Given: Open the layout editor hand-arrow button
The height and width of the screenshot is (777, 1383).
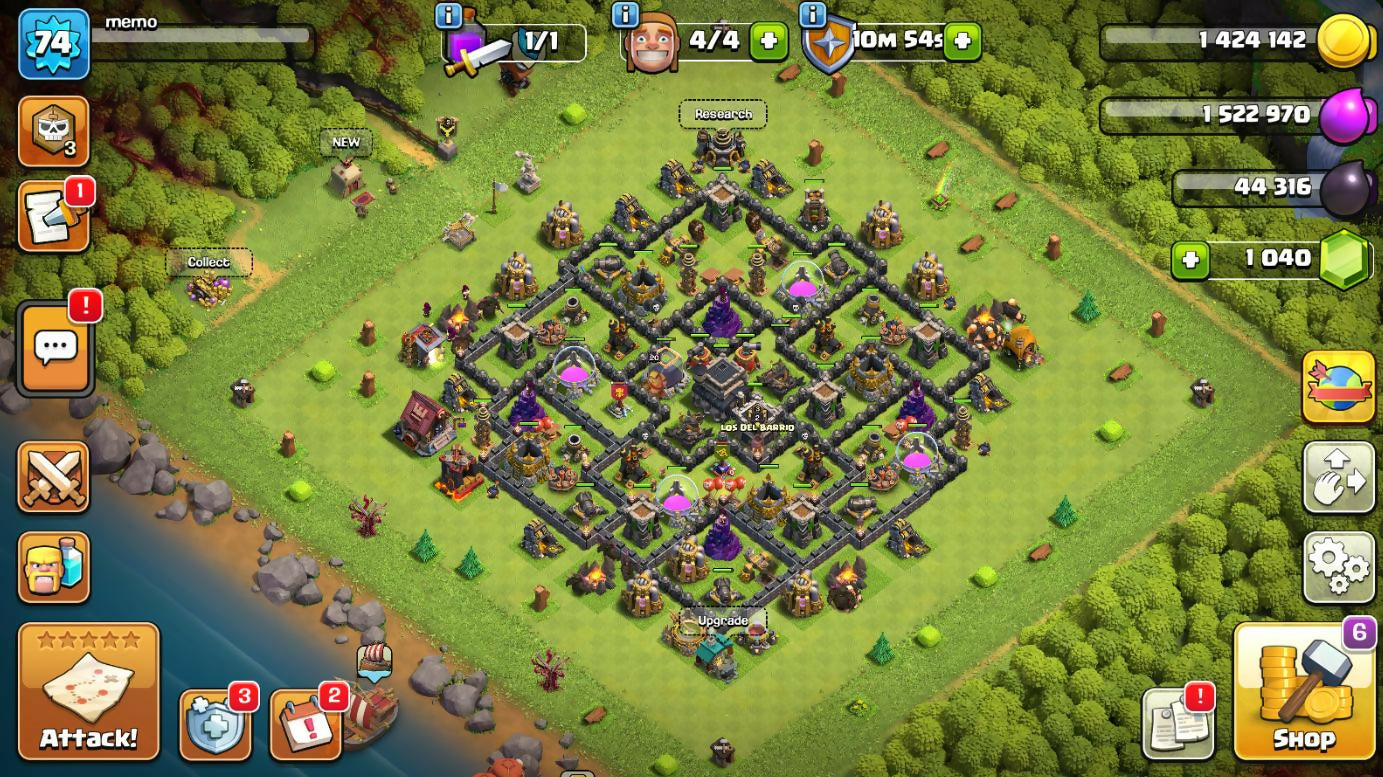Looking at the screenshot, I should pos(1338,477).
